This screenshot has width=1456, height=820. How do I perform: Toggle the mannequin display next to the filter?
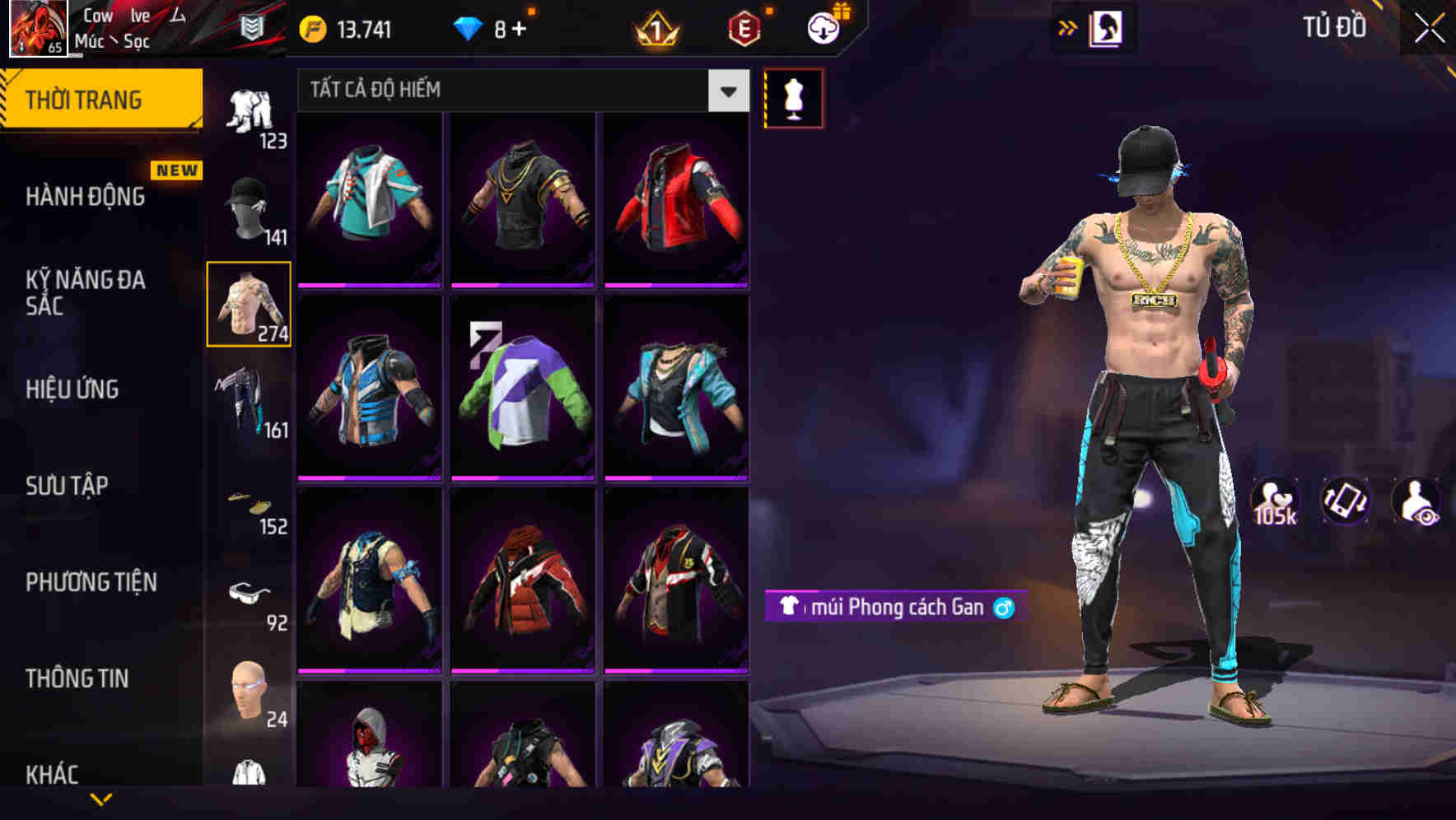coord(793,98)
